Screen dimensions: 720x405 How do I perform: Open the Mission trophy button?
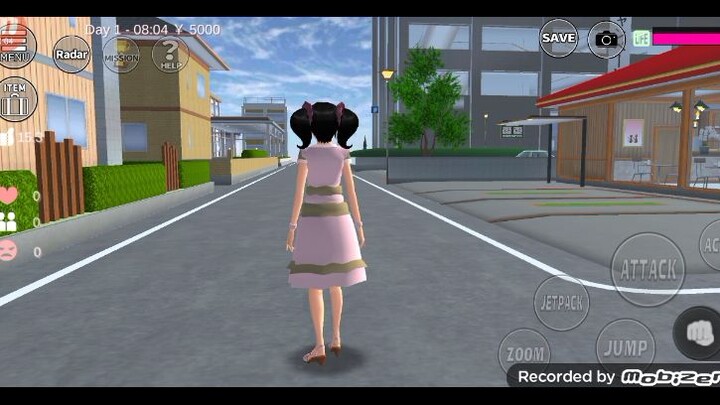click(121, 55)
